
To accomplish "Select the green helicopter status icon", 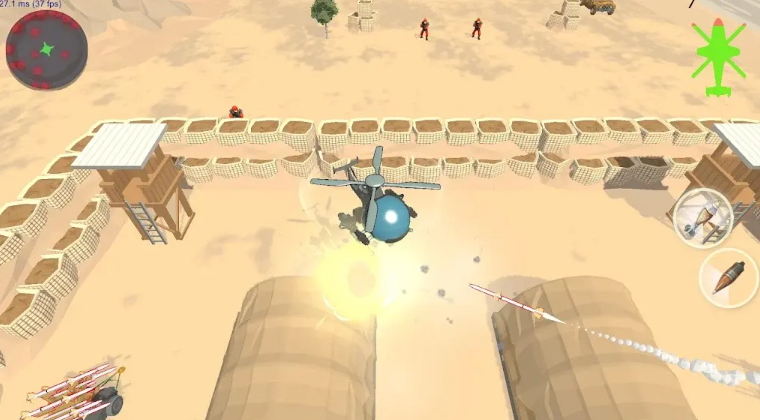I will (719, 56).
